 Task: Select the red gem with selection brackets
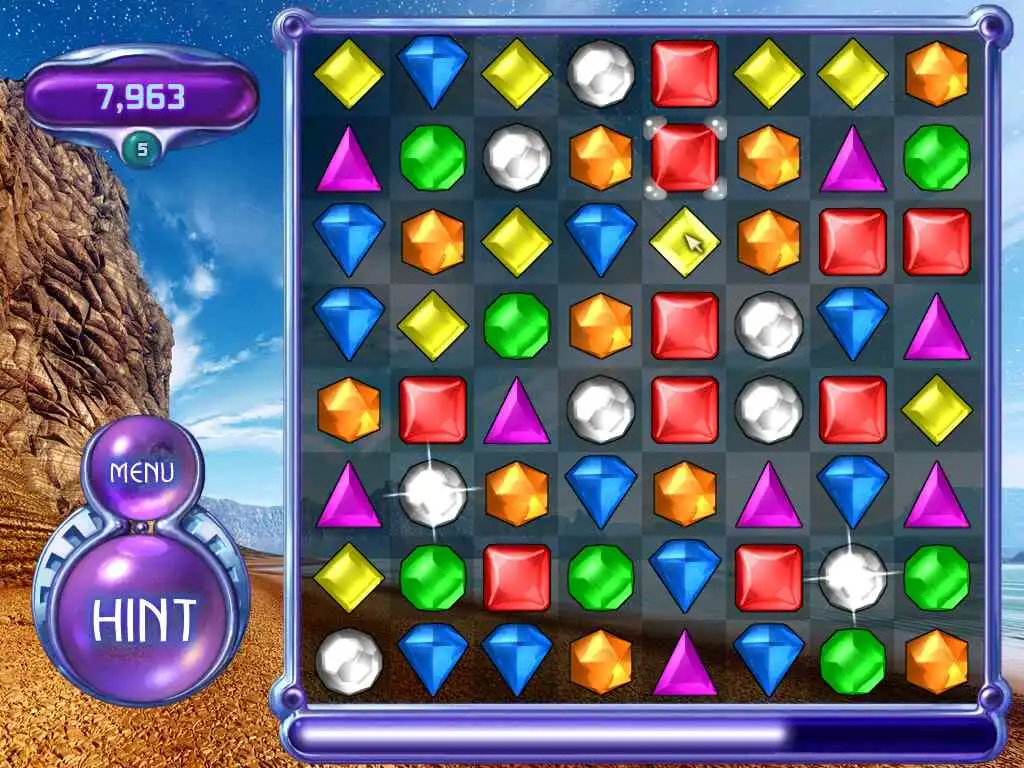(x=685, y=158)
